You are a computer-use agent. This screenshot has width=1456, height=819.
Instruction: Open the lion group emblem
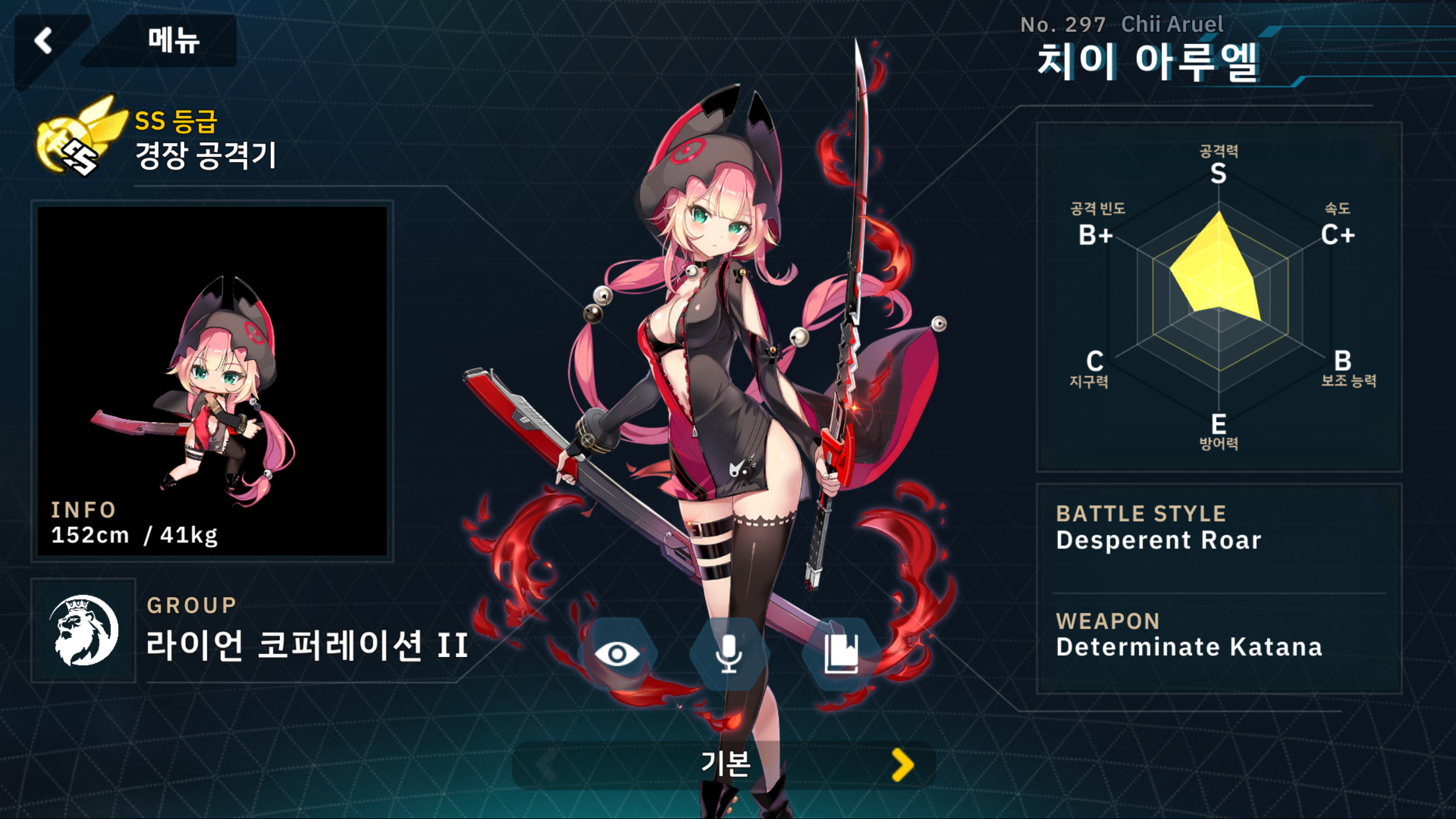pyautogui.click(x=84, y=630)
